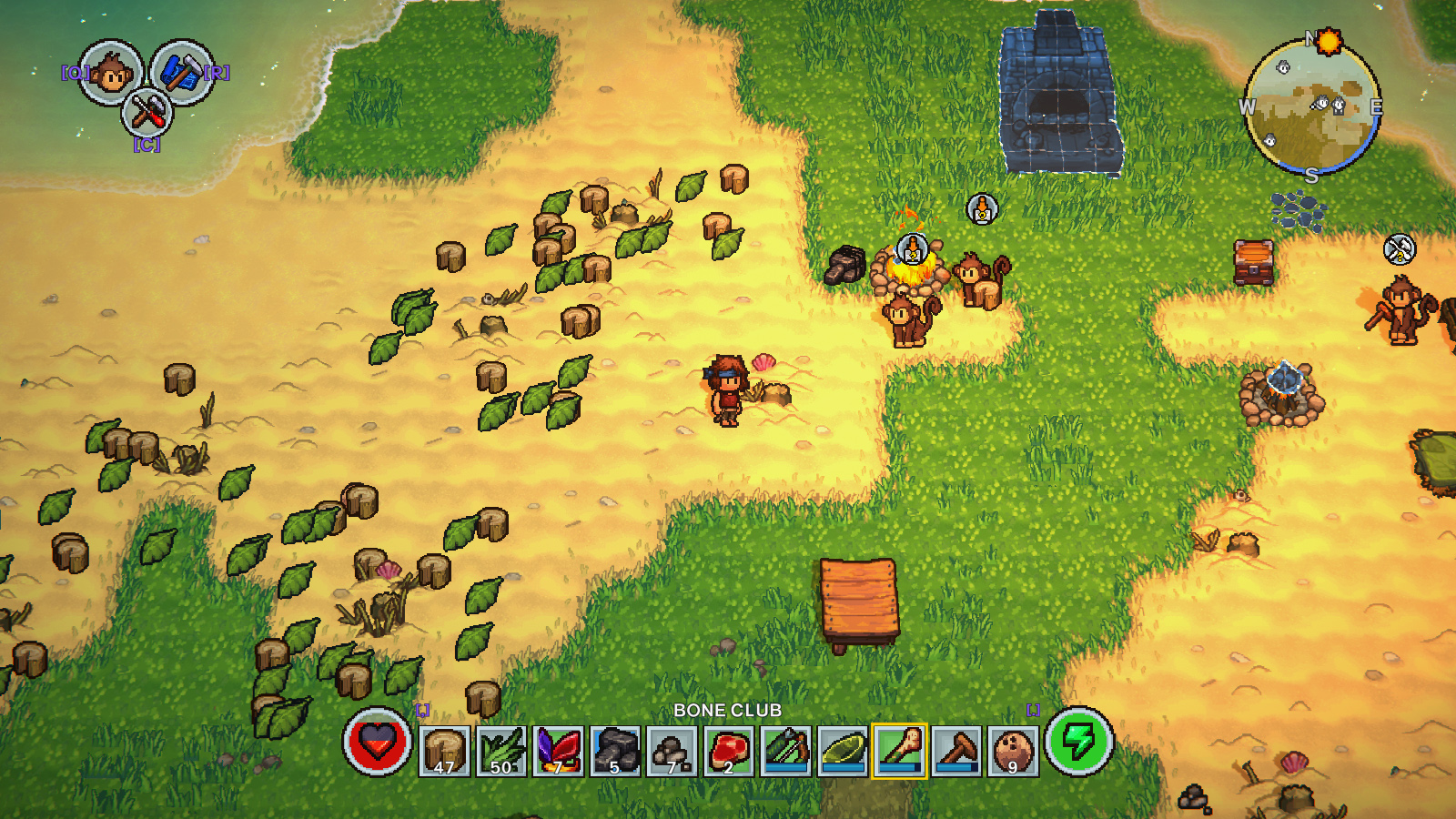This screenshot has width=1456, height=819.
Task: Click the green lightning energy icon
Action: click(x=1079, y=742)
